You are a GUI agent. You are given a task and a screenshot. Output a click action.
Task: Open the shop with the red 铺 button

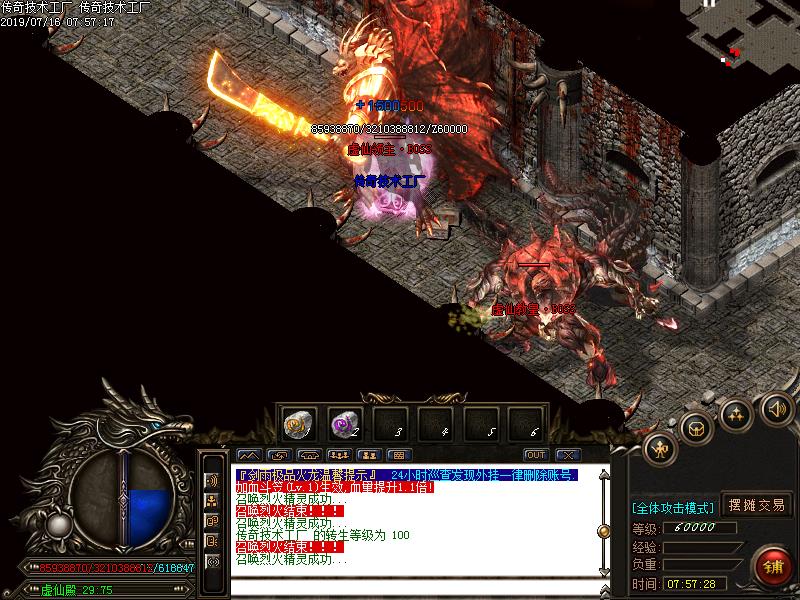773,566
